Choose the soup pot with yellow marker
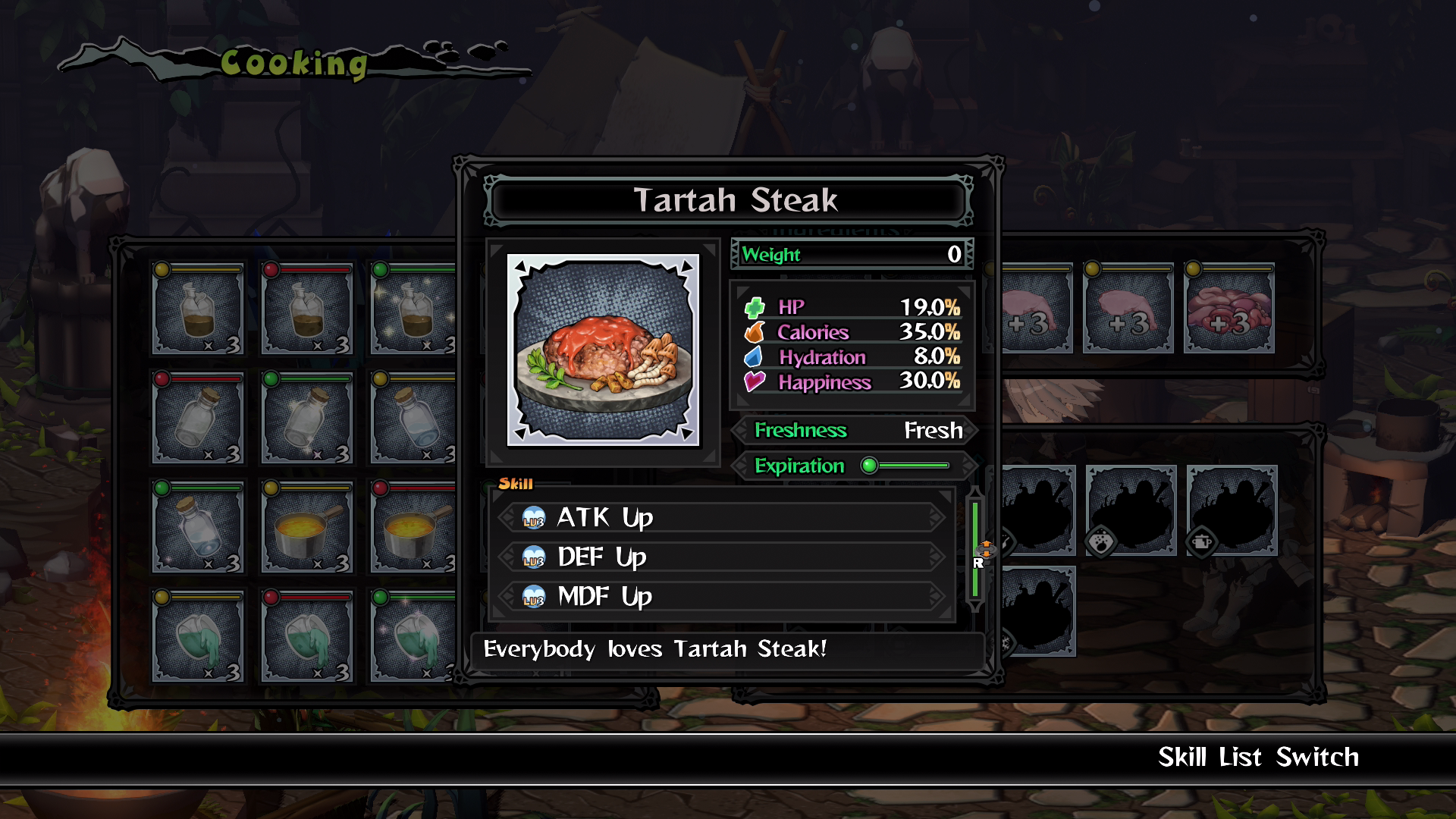Viewport: 1456px width, 819px height. (x=307, y=528)
